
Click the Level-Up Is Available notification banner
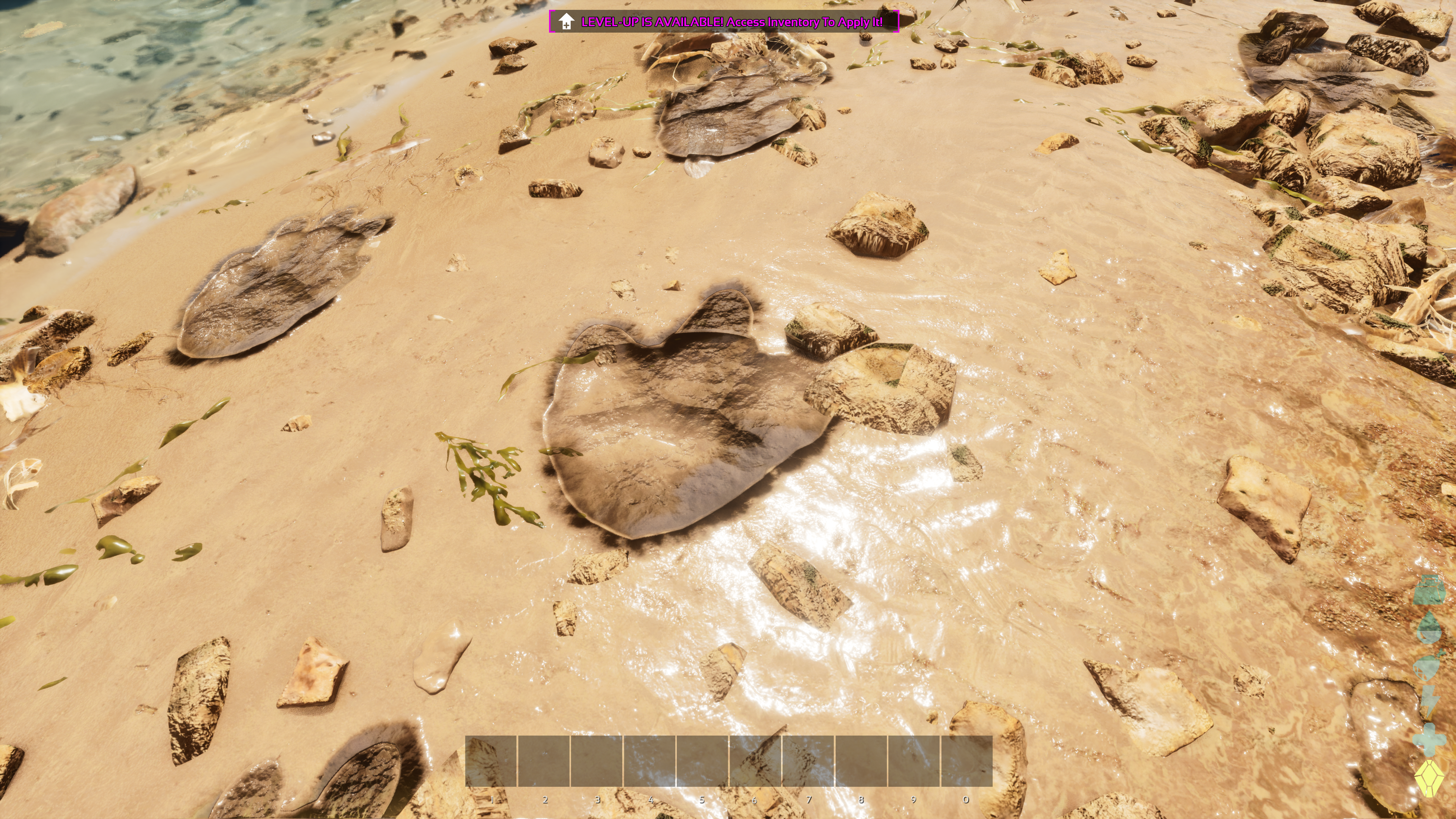click(x=723, y=22)
